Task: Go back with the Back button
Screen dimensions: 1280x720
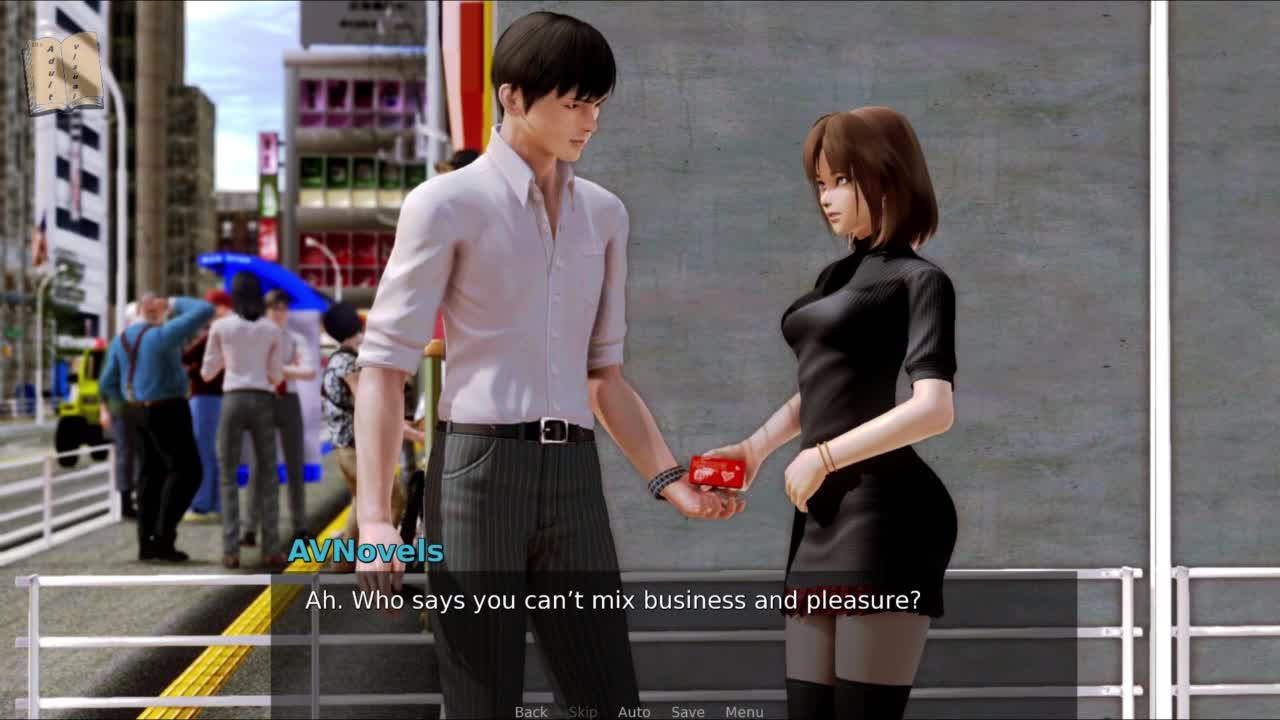Action: (x=531, y=711)
